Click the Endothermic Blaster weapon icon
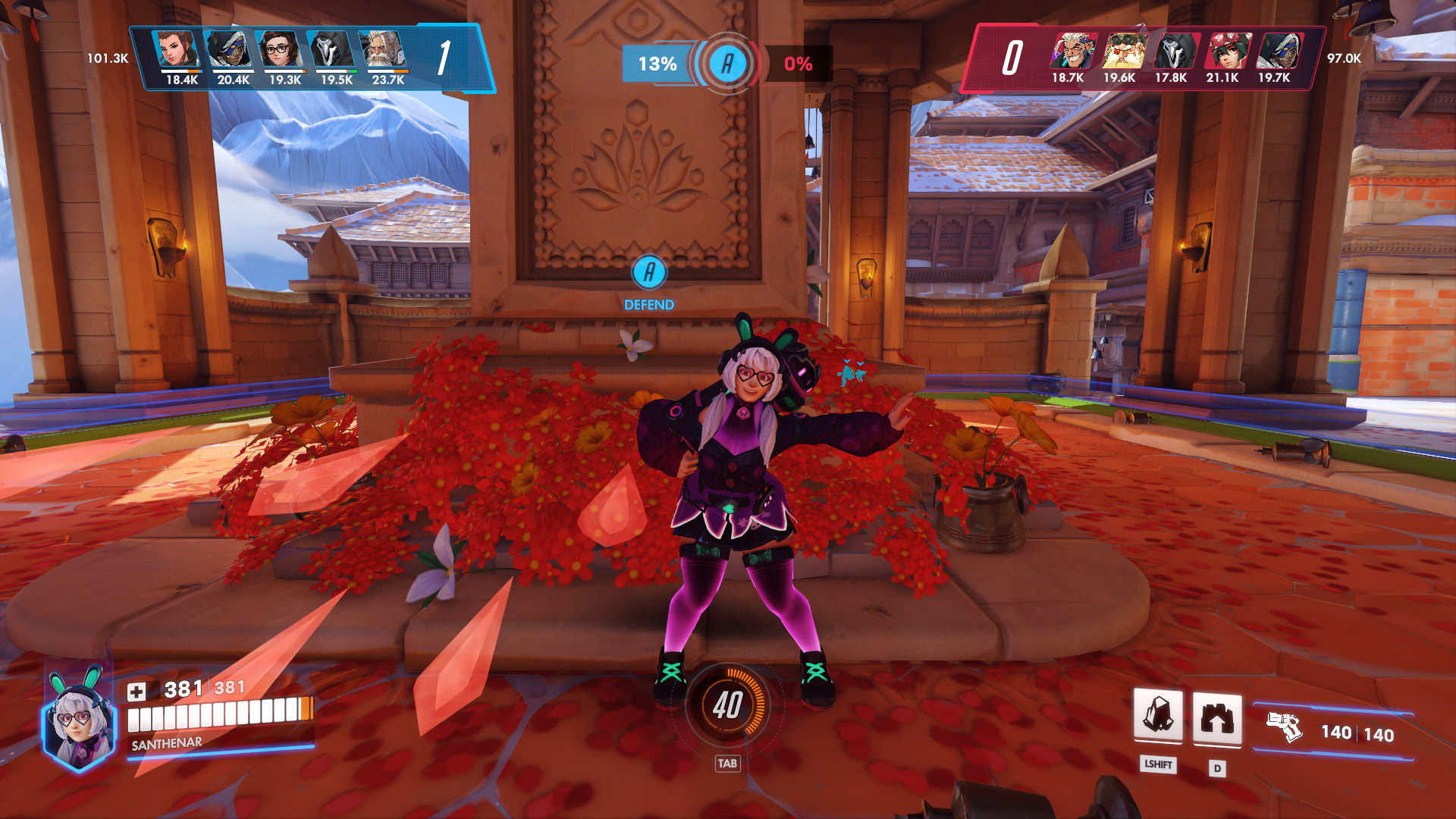Screen dimensions: 1456x819 coord(1285,727)
